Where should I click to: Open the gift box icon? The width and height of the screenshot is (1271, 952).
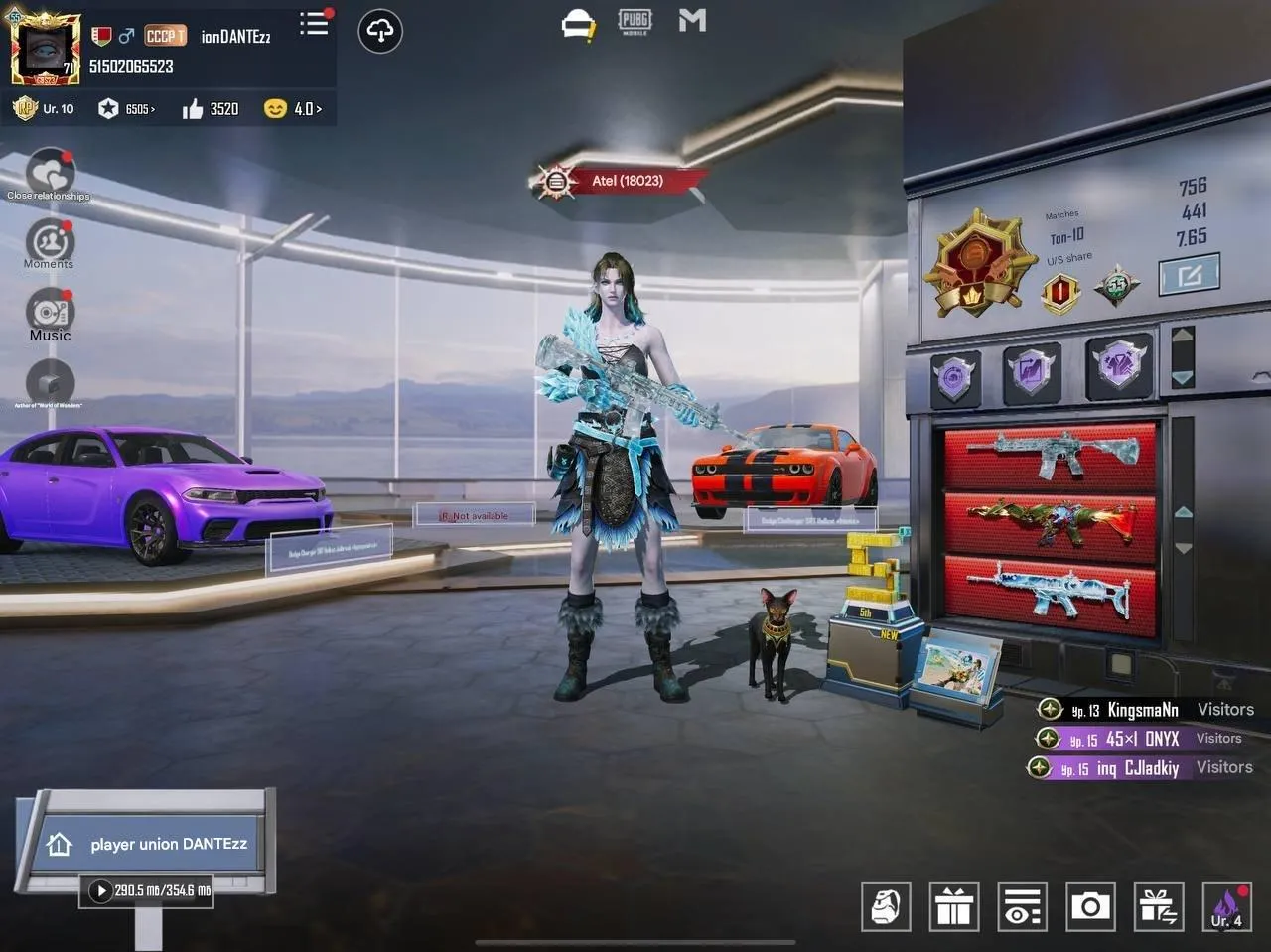(x=954, y=906)
